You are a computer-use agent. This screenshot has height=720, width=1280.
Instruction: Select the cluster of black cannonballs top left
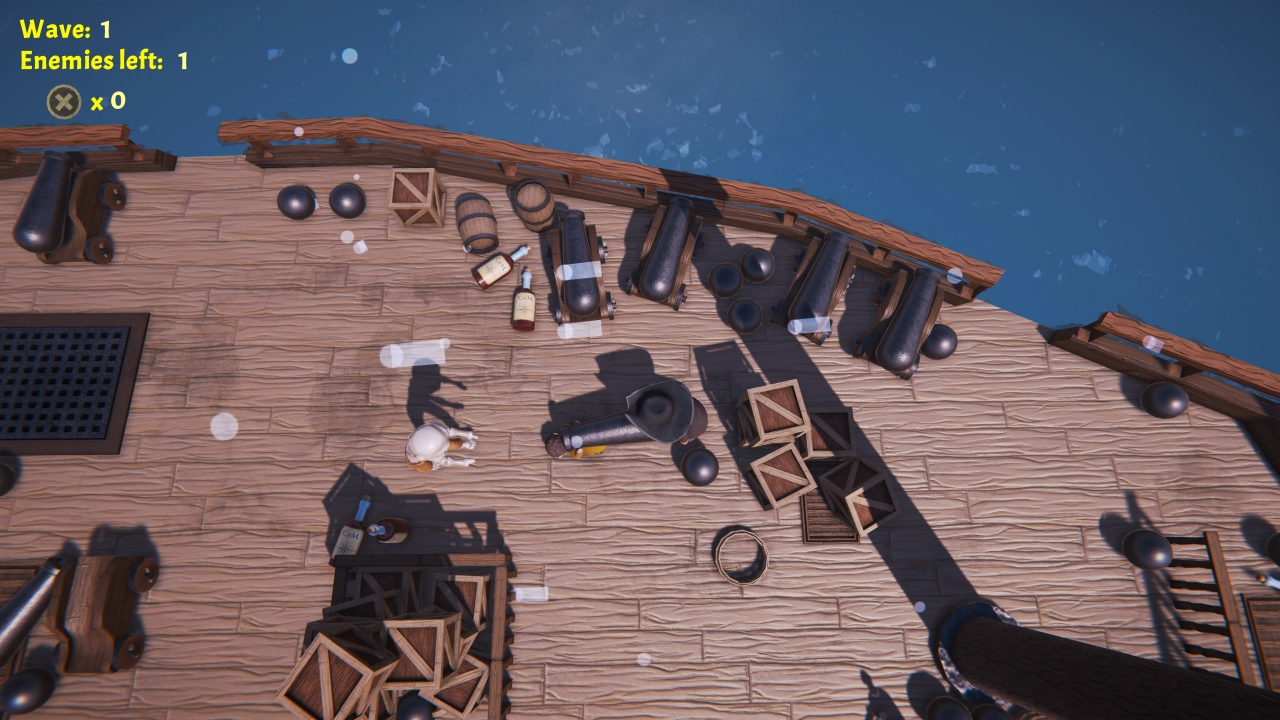[x=320, y=200]
